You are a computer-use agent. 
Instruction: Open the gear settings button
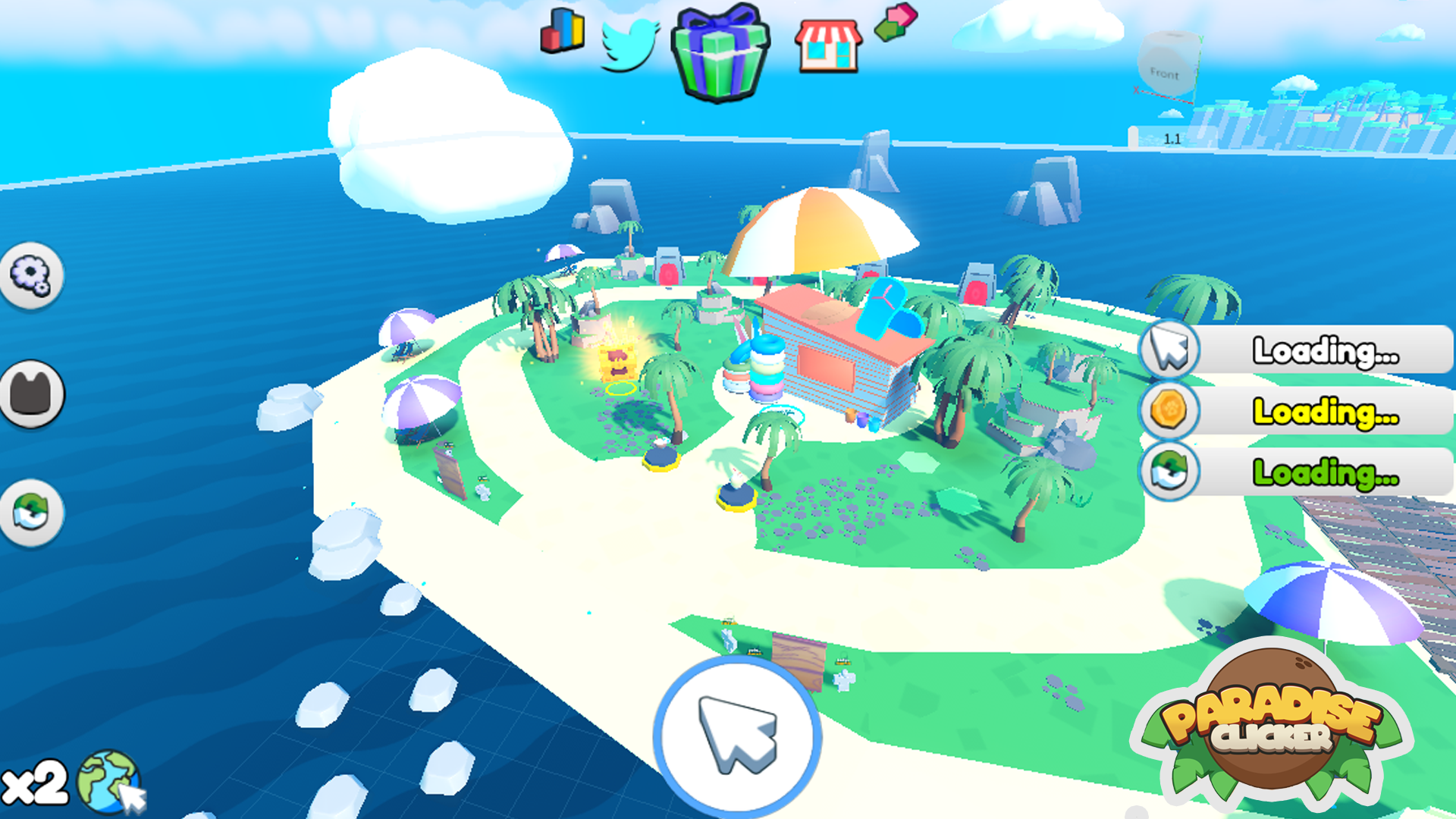coord(31,275)
